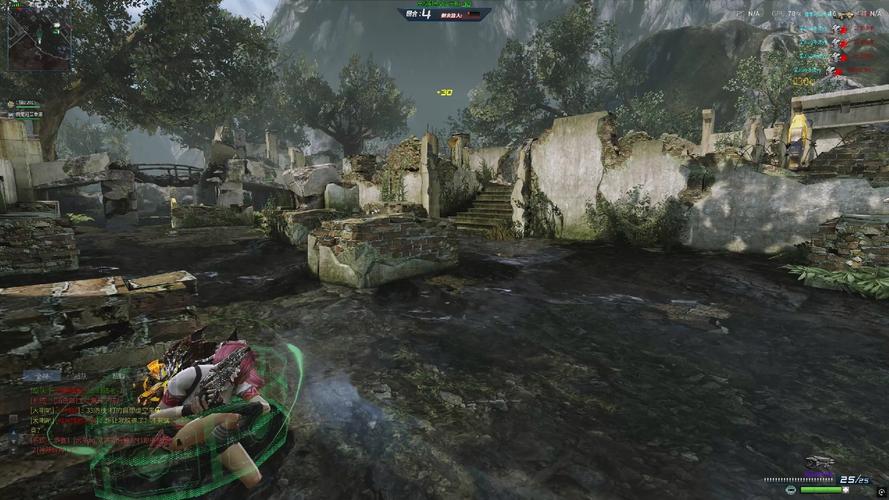
Task: Open the small round icon in the corner
Action: (880, 490)
